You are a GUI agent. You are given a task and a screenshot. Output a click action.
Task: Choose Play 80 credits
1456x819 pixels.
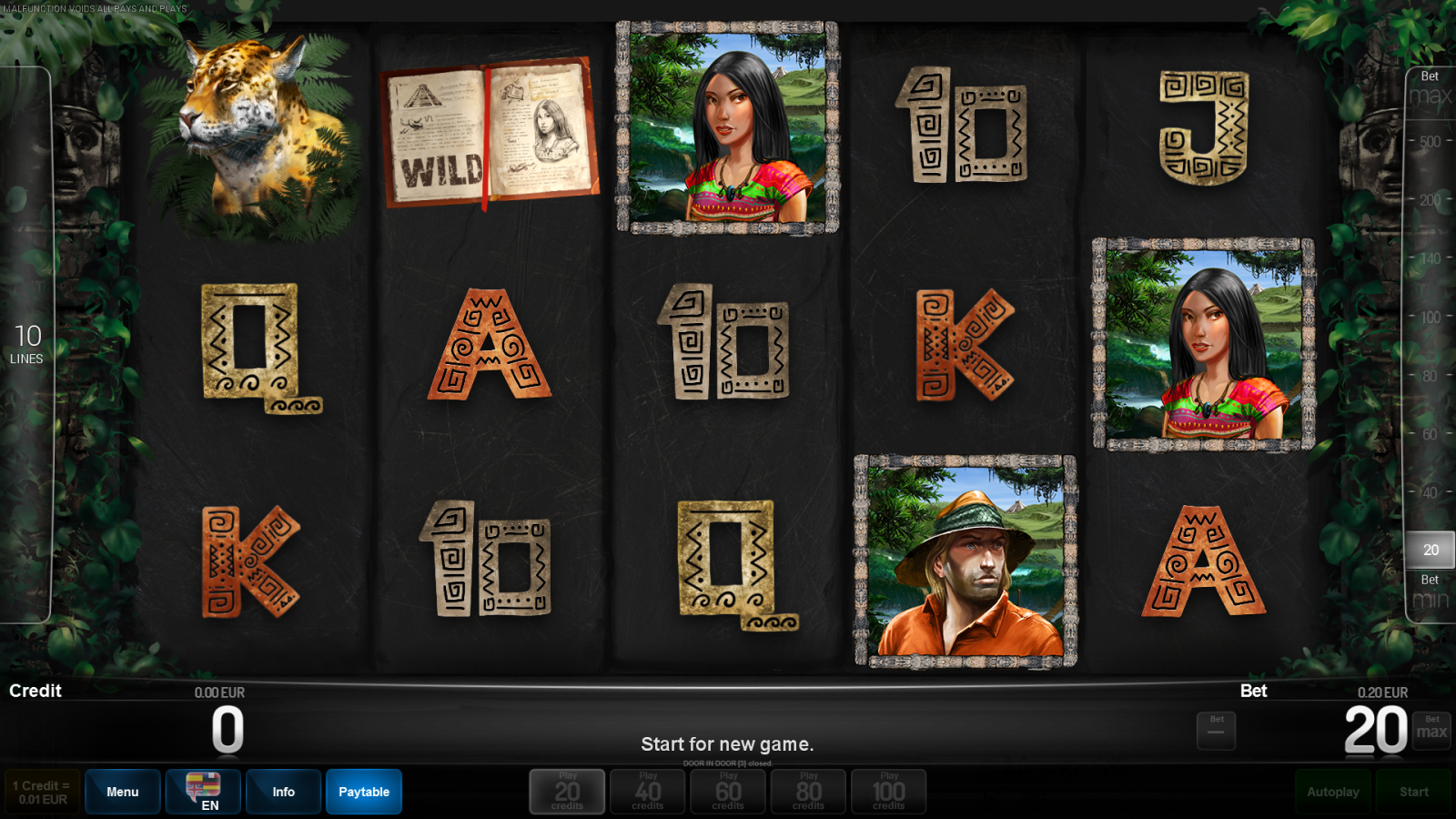tap(808, 792)
